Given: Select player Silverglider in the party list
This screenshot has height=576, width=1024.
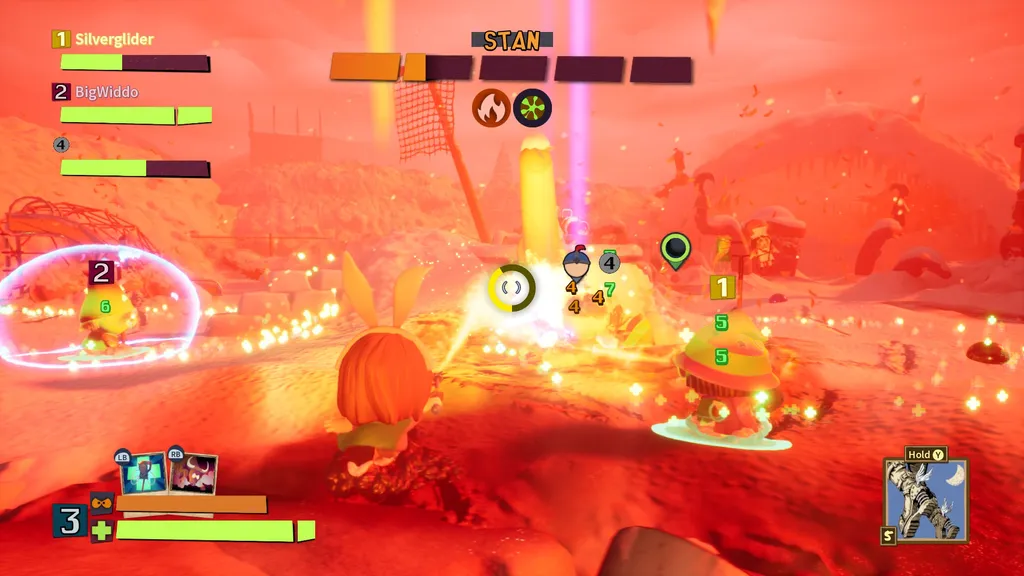Looking at the screenshot, I should pyautogui.click(x=115, y=39).
